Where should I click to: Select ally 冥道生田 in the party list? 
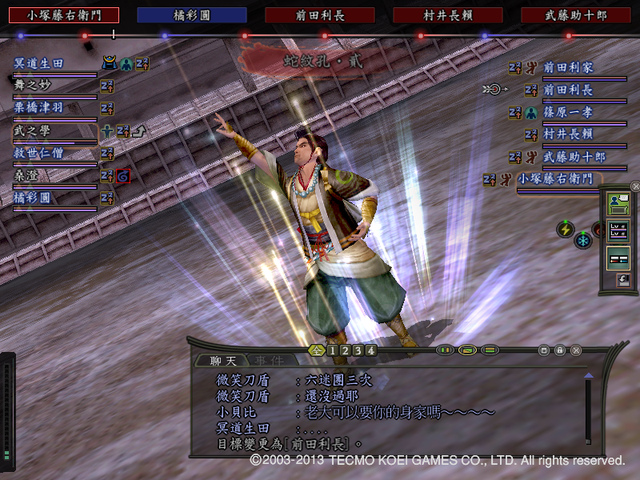pyautogui.click(x=40, y=63)
